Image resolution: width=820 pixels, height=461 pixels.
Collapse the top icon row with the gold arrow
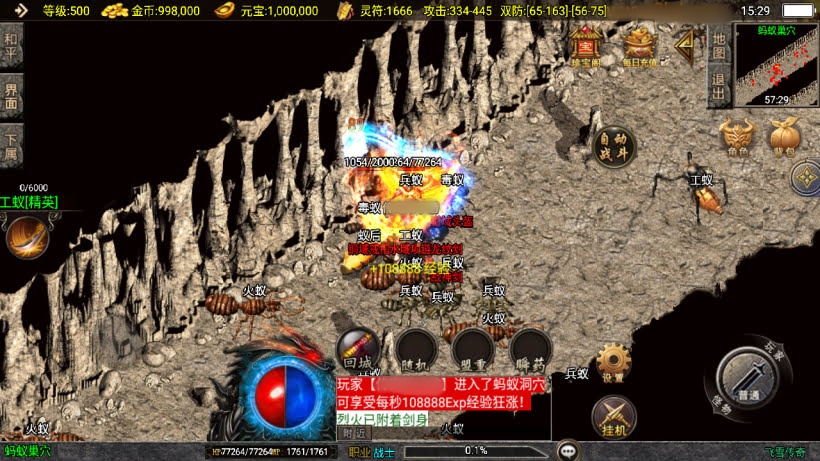pos(686,45)
